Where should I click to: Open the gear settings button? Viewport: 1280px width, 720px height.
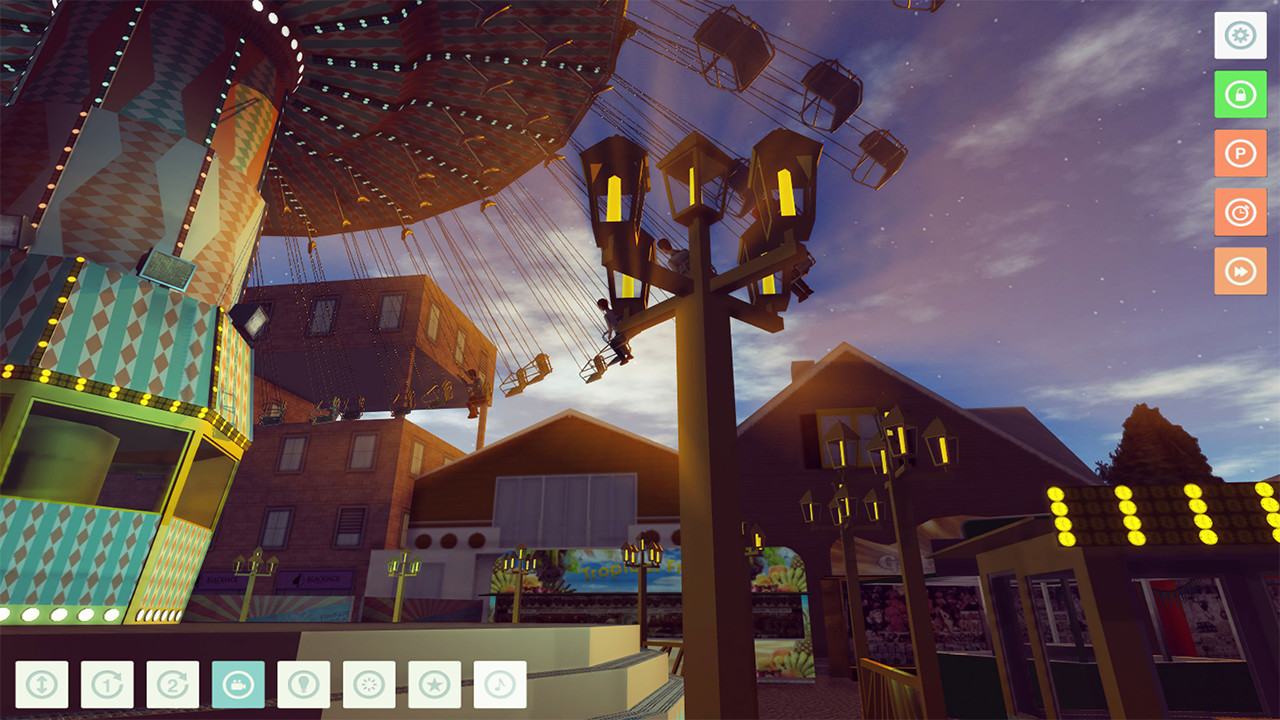pyautogui.click(x=1240, y=36)
